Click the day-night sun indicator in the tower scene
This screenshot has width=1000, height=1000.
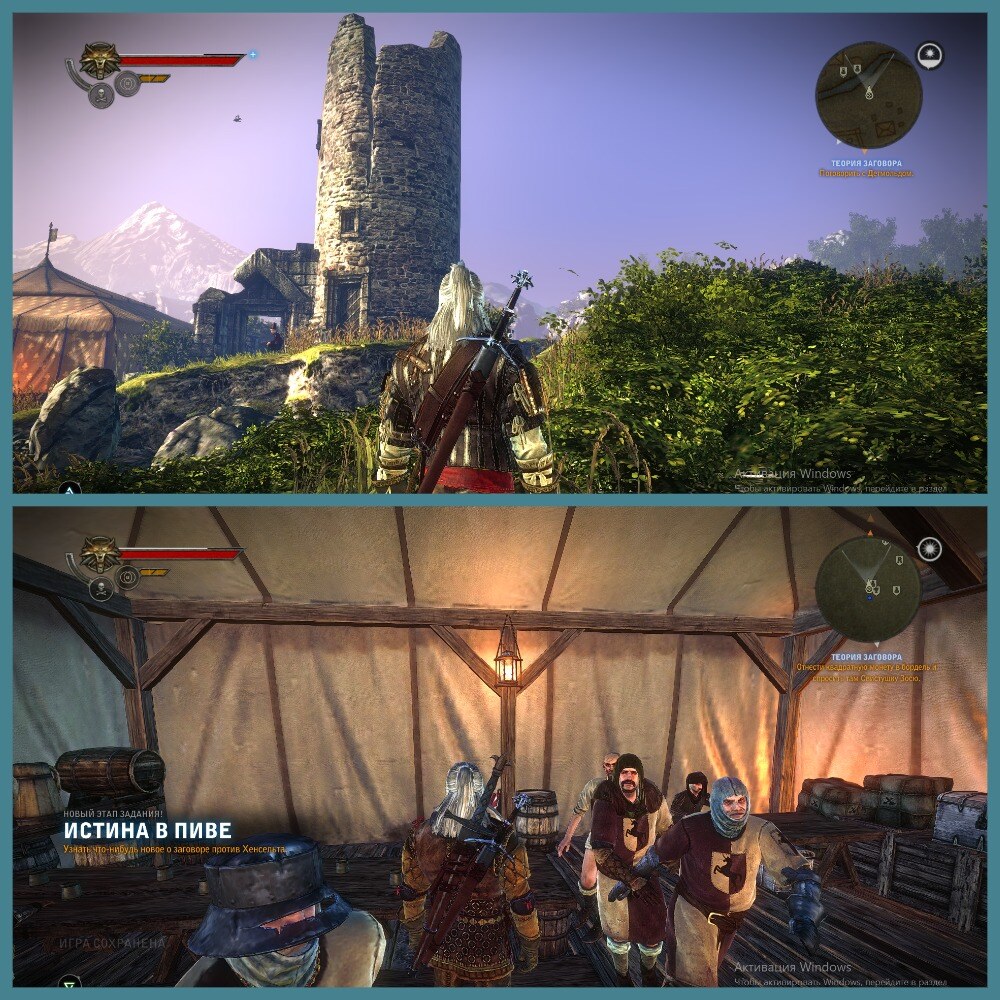click(930, 54)
